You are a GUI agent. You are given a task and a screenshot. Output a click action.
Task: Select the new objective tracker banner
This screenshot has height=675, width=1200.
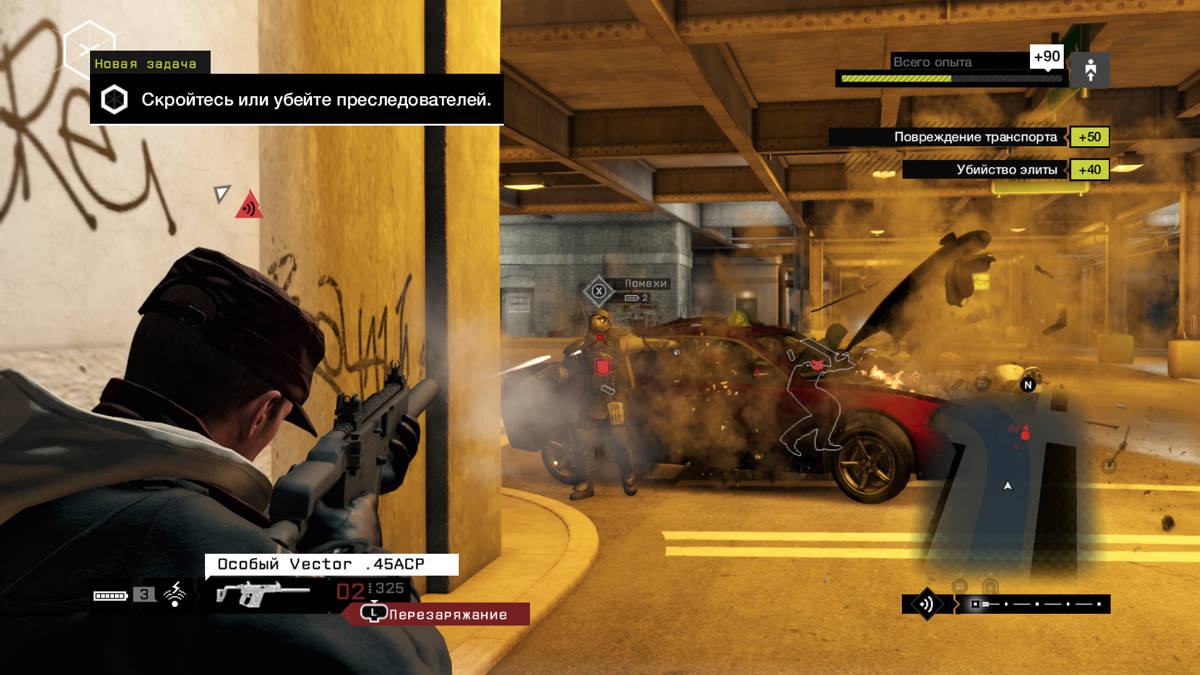click(296, 100)
